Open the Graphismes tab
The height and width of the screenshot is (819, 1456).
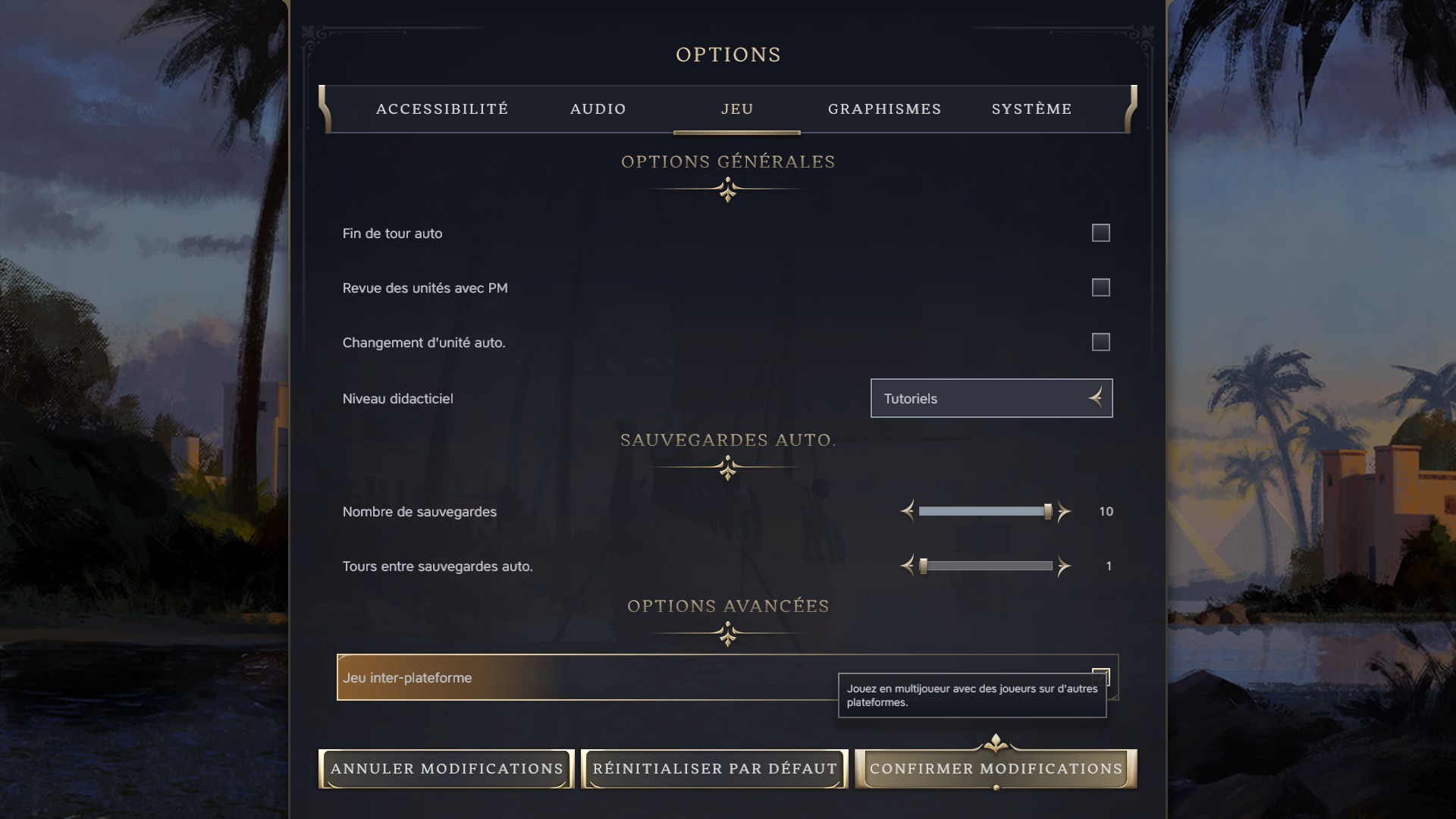click(884, 109)
